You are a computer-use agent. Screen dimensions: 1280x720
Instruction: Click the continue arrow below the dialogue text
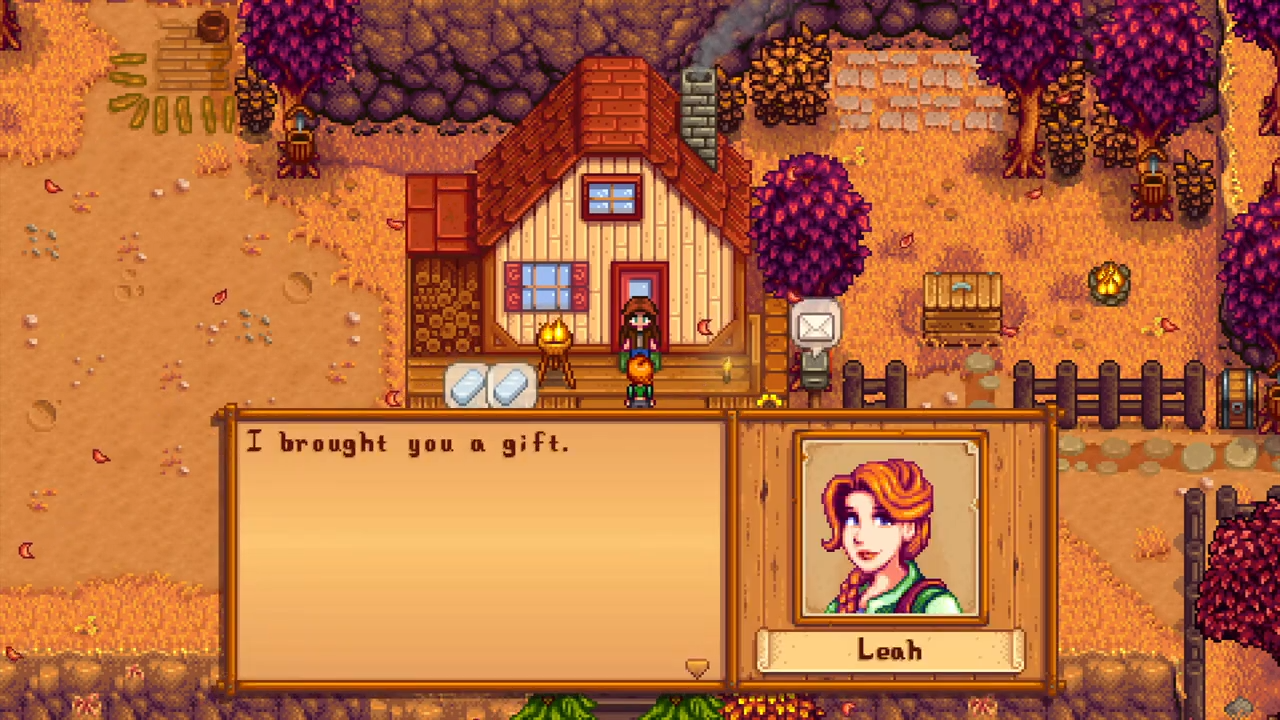pos(697,668)
